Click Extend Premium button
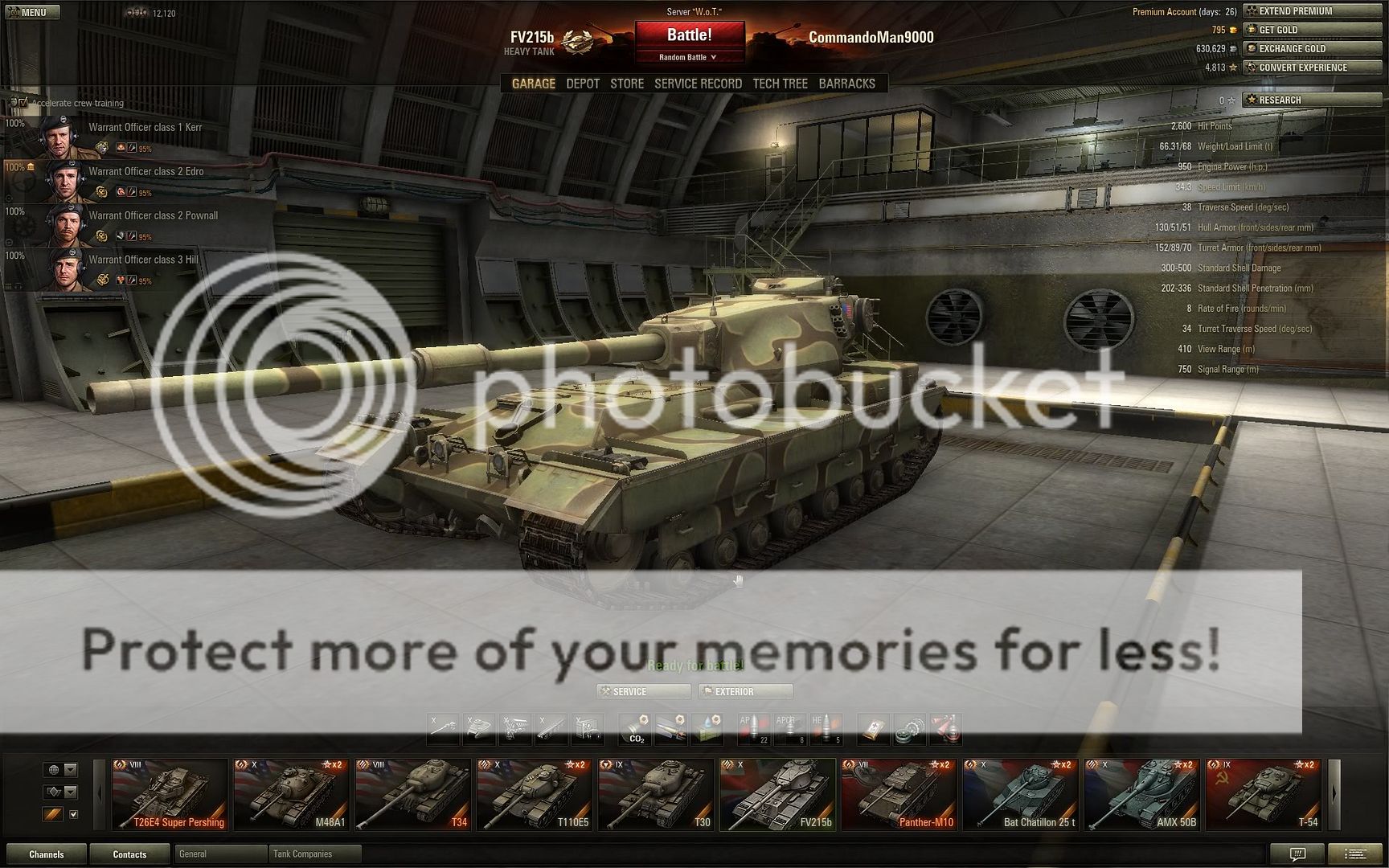This screenshot has height=868, width=1389. 1312,11
